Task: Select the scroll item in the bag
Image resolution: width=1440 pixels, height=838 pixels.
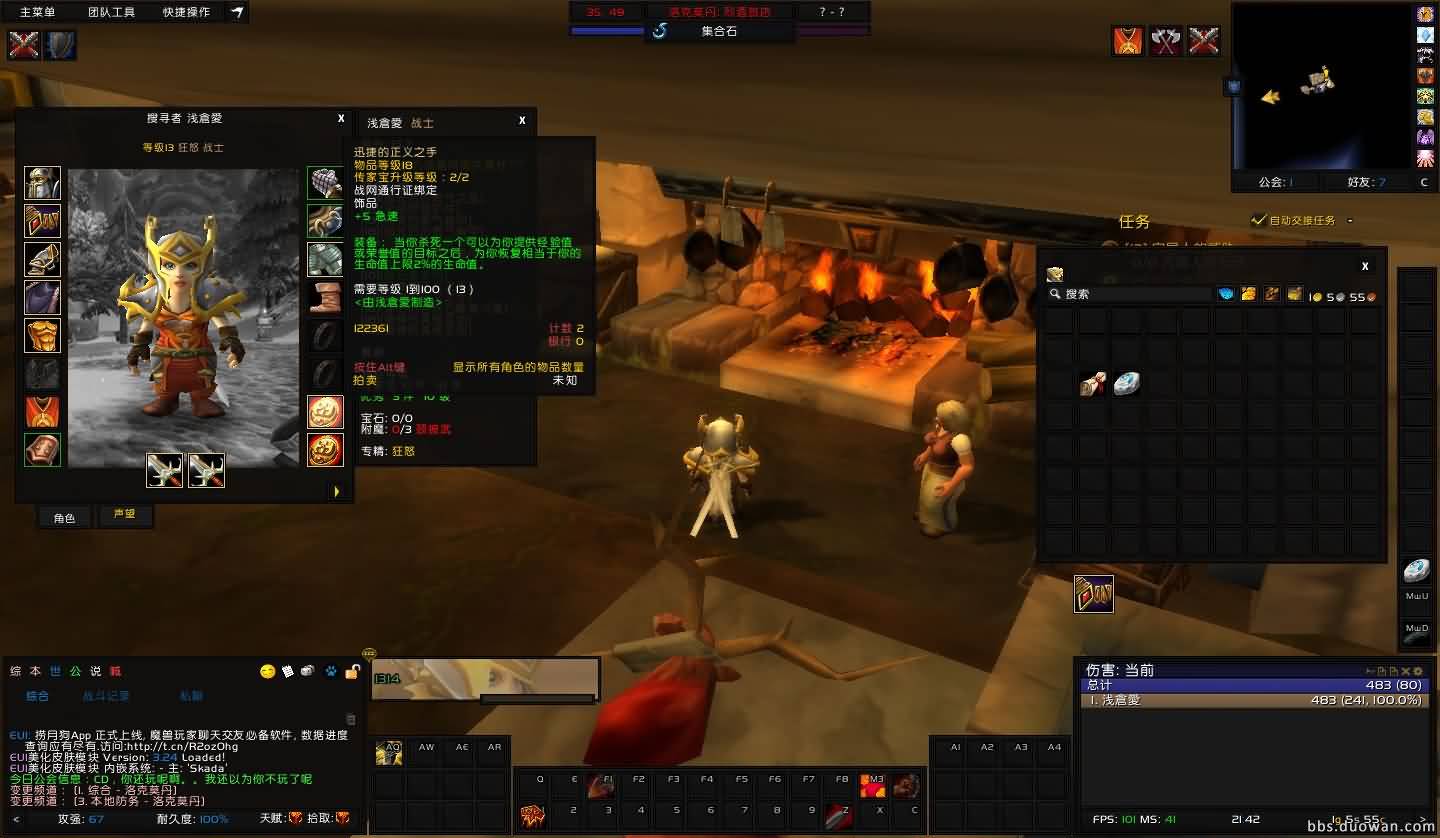Action: point(1093,383)
